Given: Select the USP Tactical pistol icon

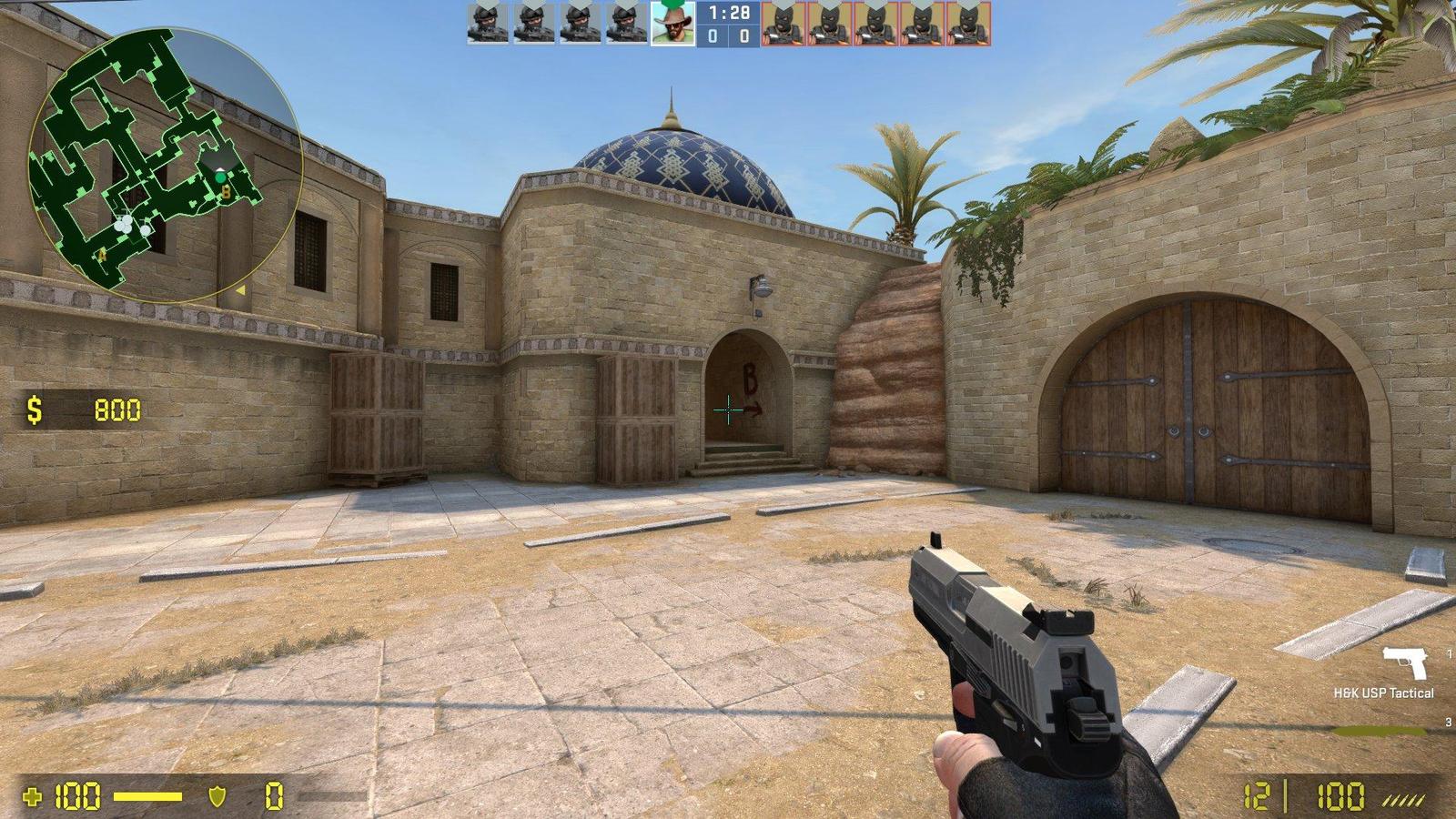Looking at the screenshot, I should click(x=1404, y=662).
